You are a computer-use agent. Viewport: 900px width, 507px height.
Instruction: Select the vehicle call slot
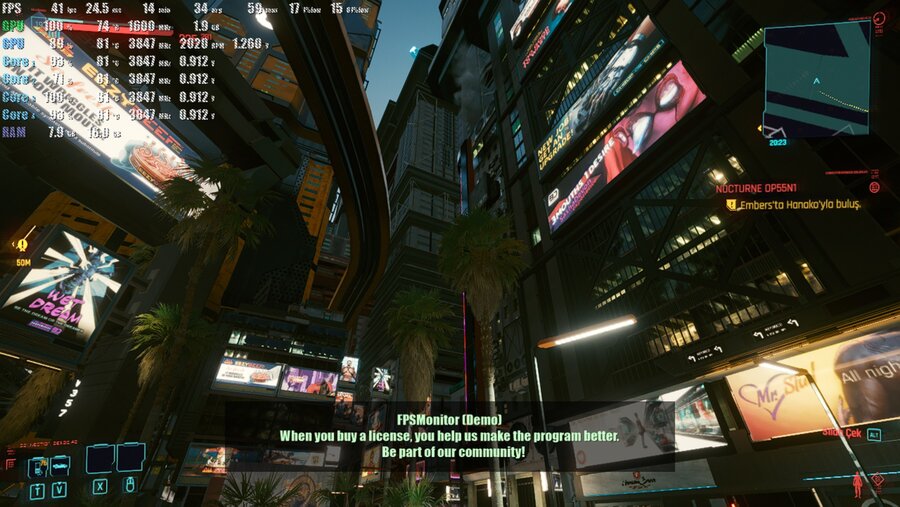(59, 465)
